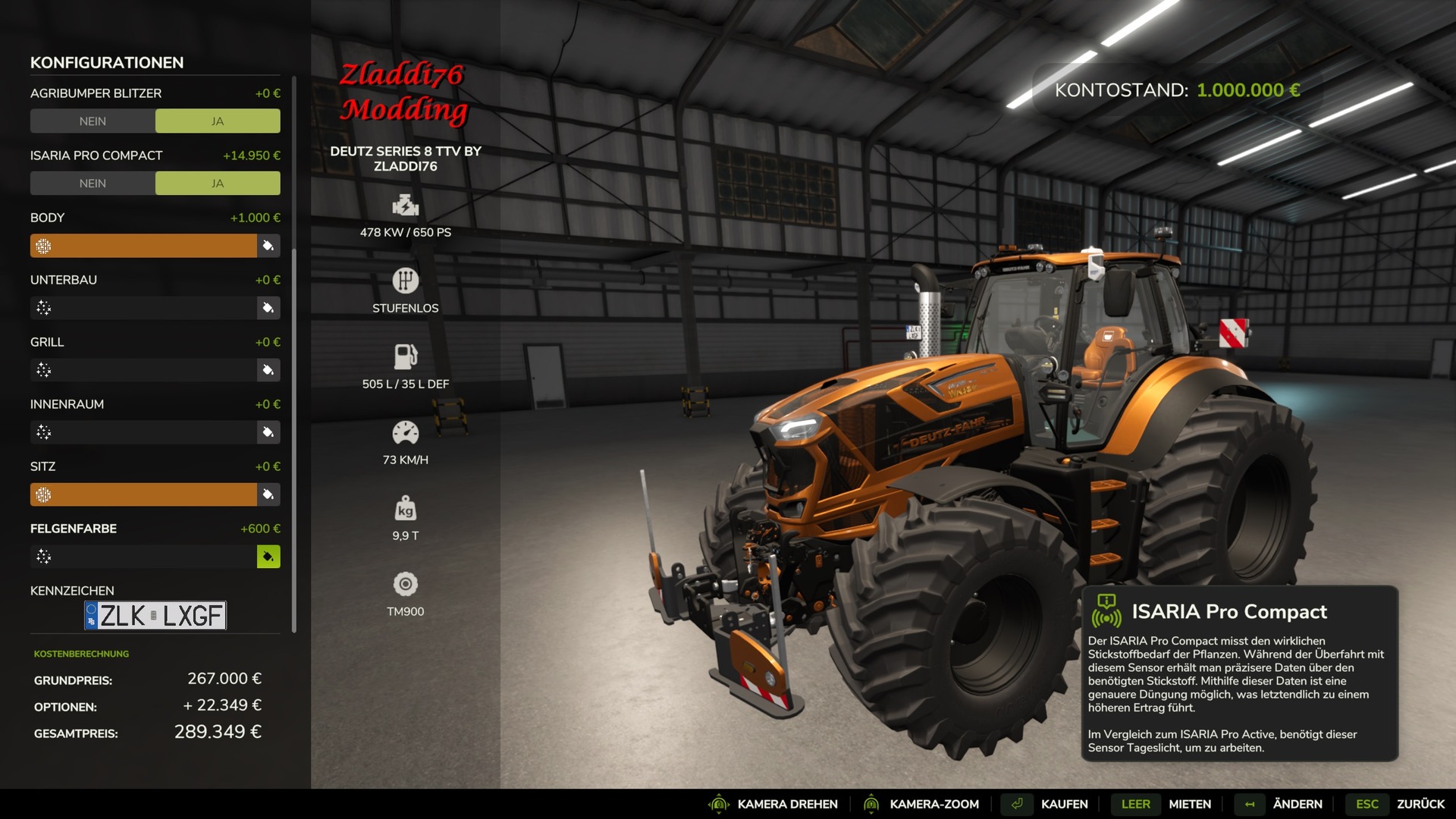Open the Innenraum color selector
Image resolution: width=1456 pixels, height=819 pixels.
coord(144,432)
